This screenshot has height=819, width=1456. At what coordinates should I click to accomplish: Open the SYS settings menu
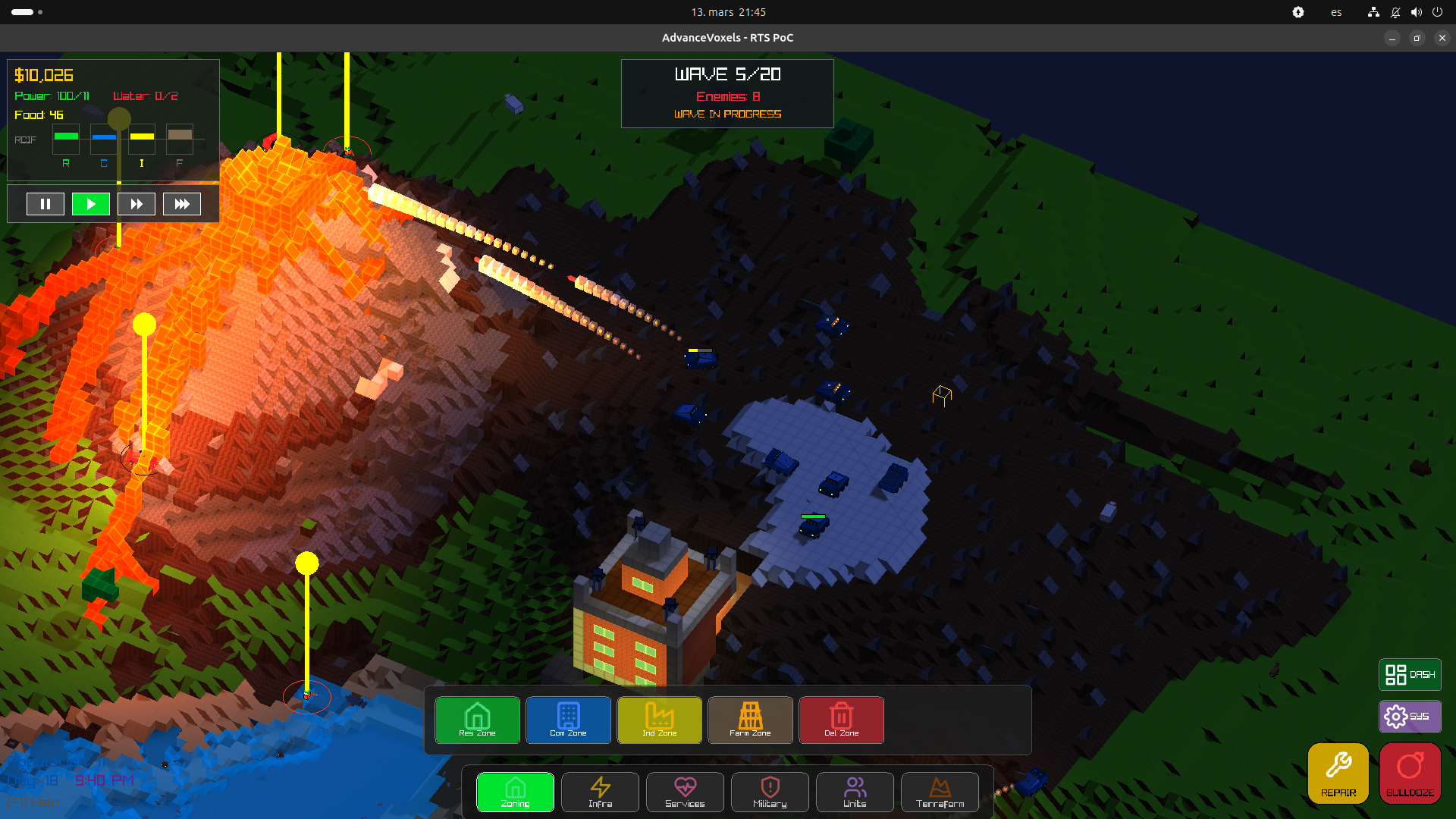coord(1410,716)
